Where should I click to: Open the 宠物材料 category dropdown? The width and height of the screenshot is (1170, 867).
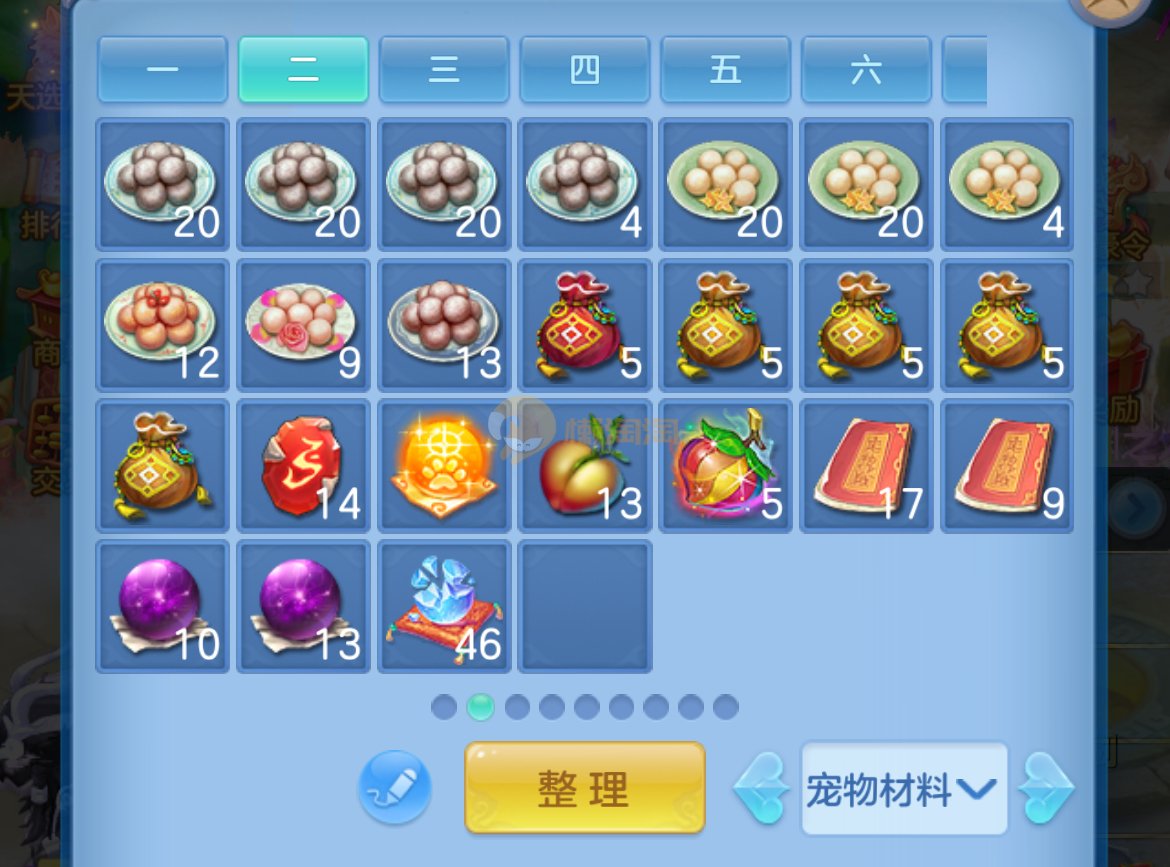(x=903, y=790)
